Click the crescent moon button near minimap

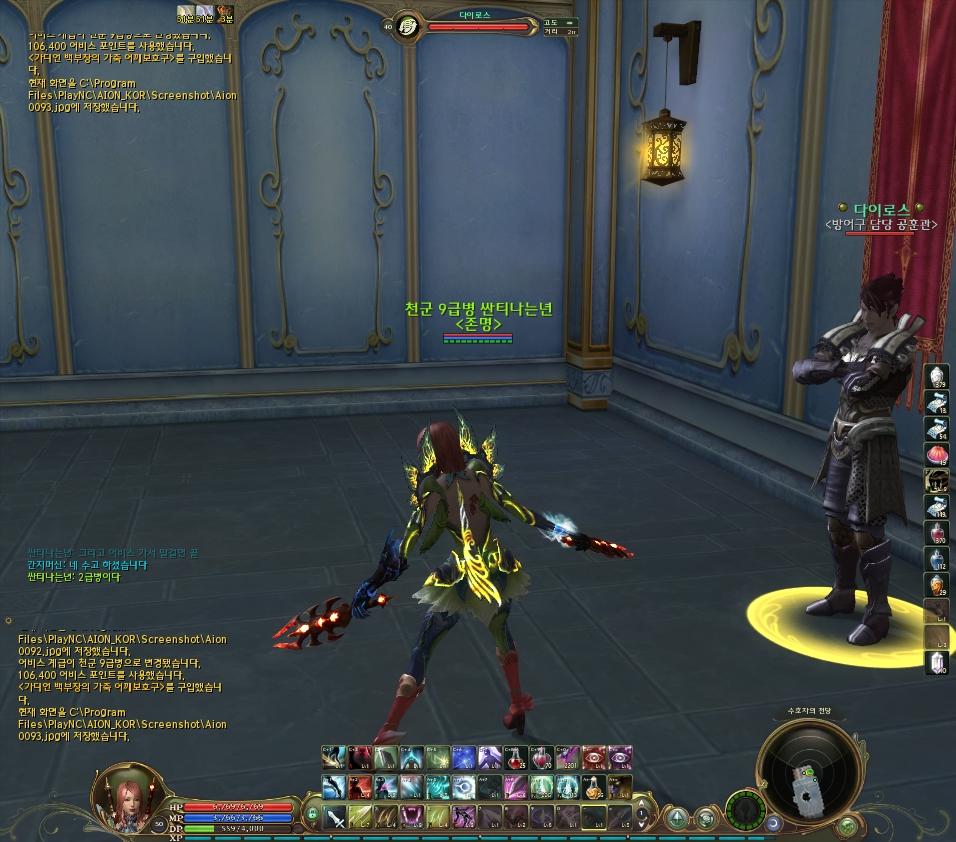click(x=773, y=823)
